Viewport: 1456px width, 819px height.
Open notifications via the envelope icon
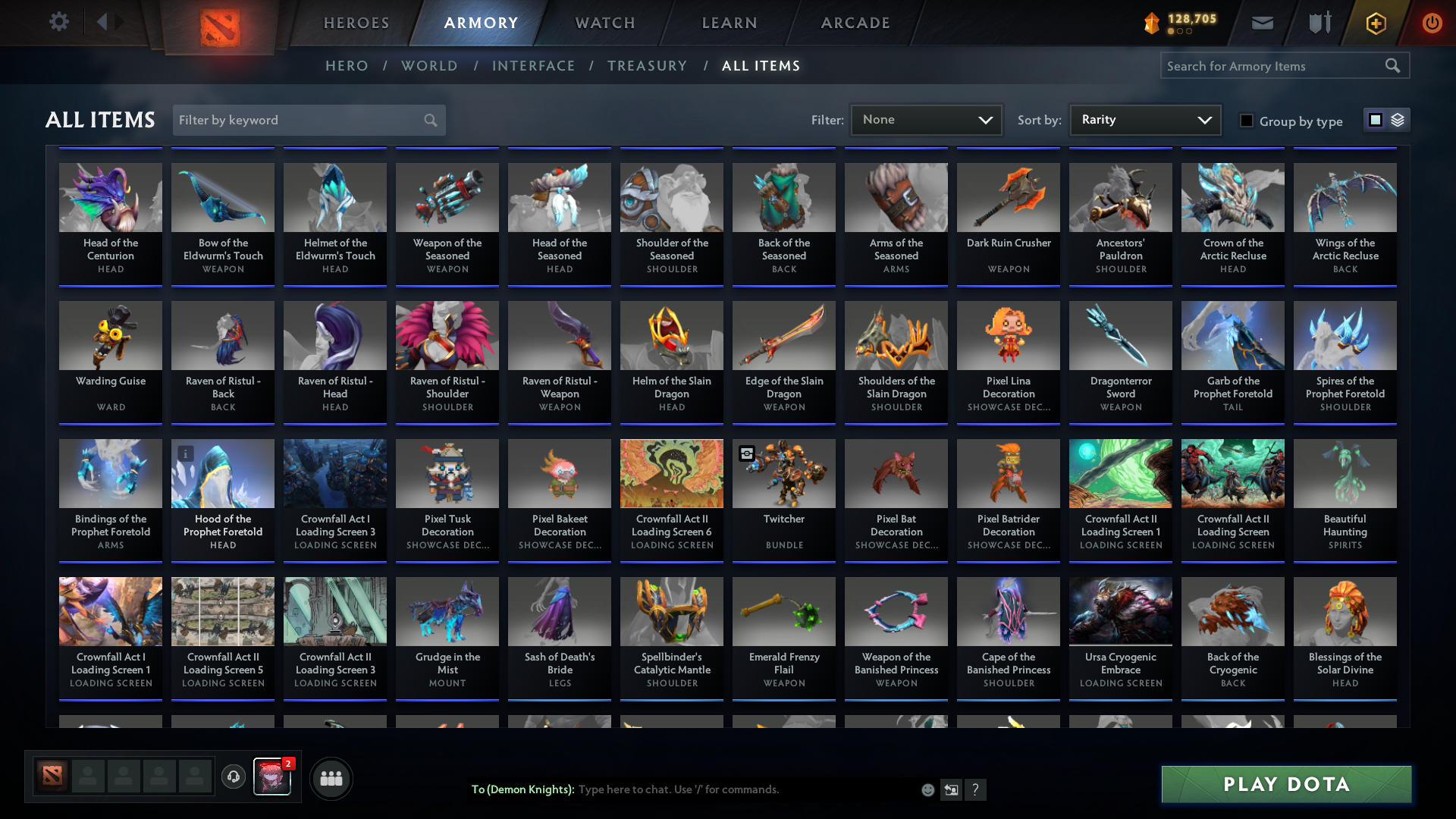coord(1262,23)
